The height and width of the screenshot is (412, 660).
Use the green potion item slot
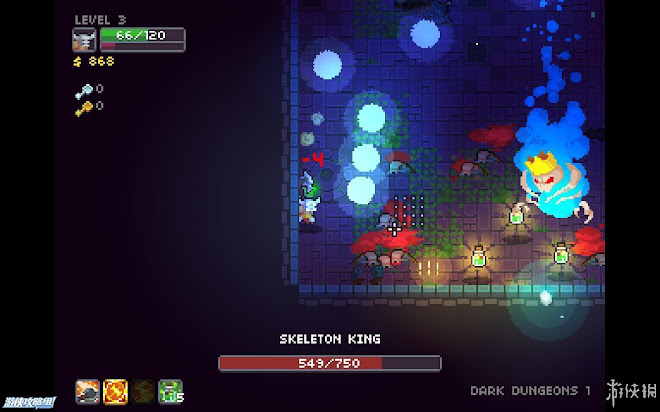click(x=170, y=390)
